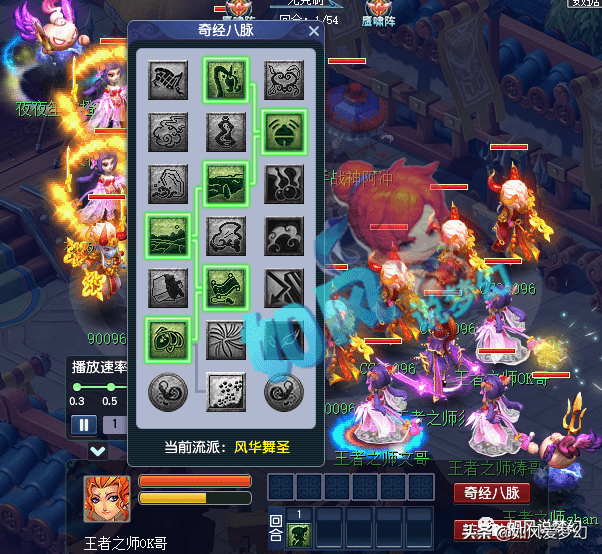Click the round swirl node at bottom right

[282, 391]
